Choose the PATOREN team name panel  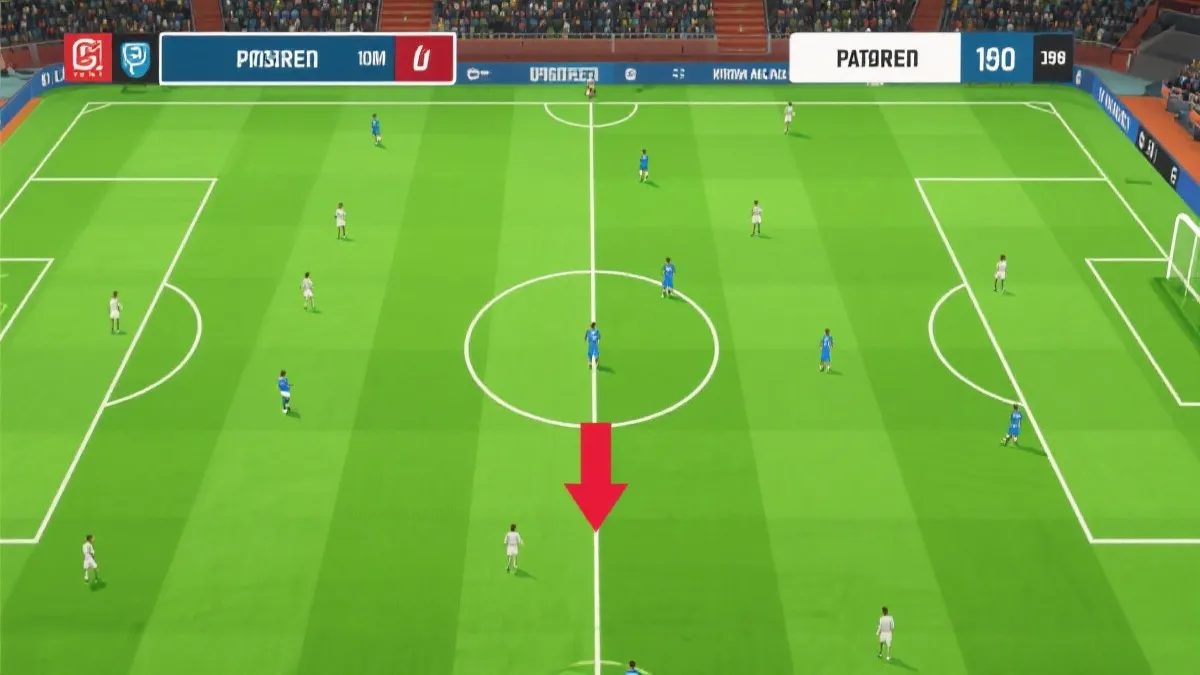875,58
